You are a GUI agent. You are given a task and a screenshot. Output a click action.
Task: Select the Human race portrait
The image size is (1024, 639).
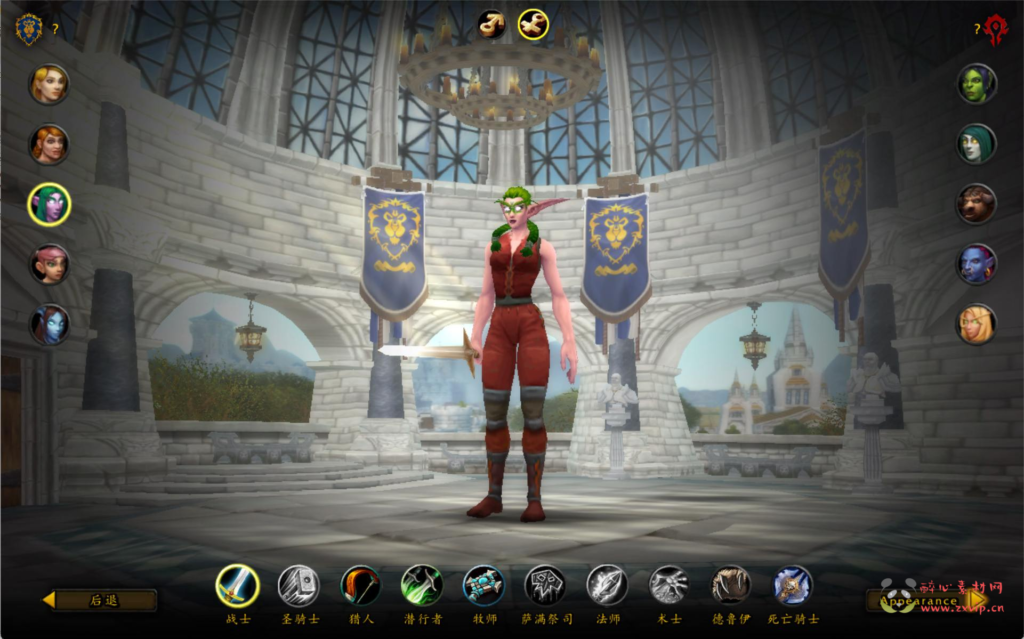[49, 84]
